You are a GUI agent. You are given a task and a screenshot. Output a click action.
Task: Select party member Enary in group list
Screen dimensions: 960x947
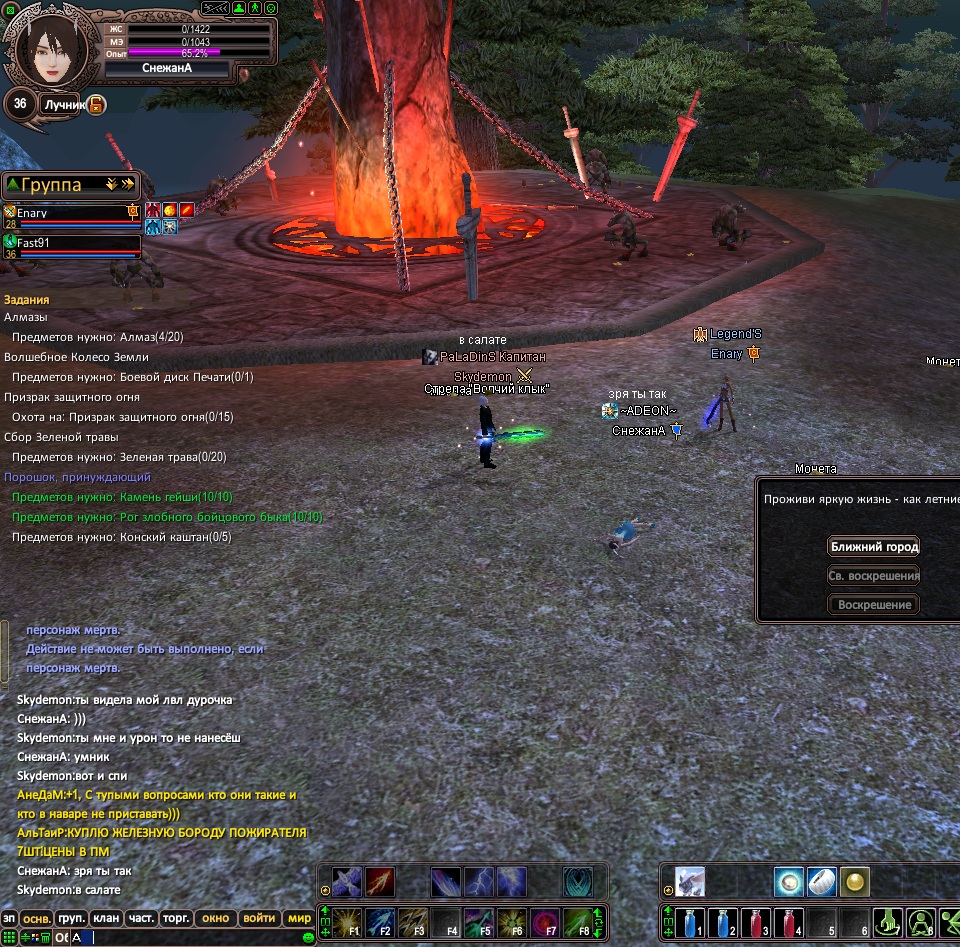coord(70,213)
